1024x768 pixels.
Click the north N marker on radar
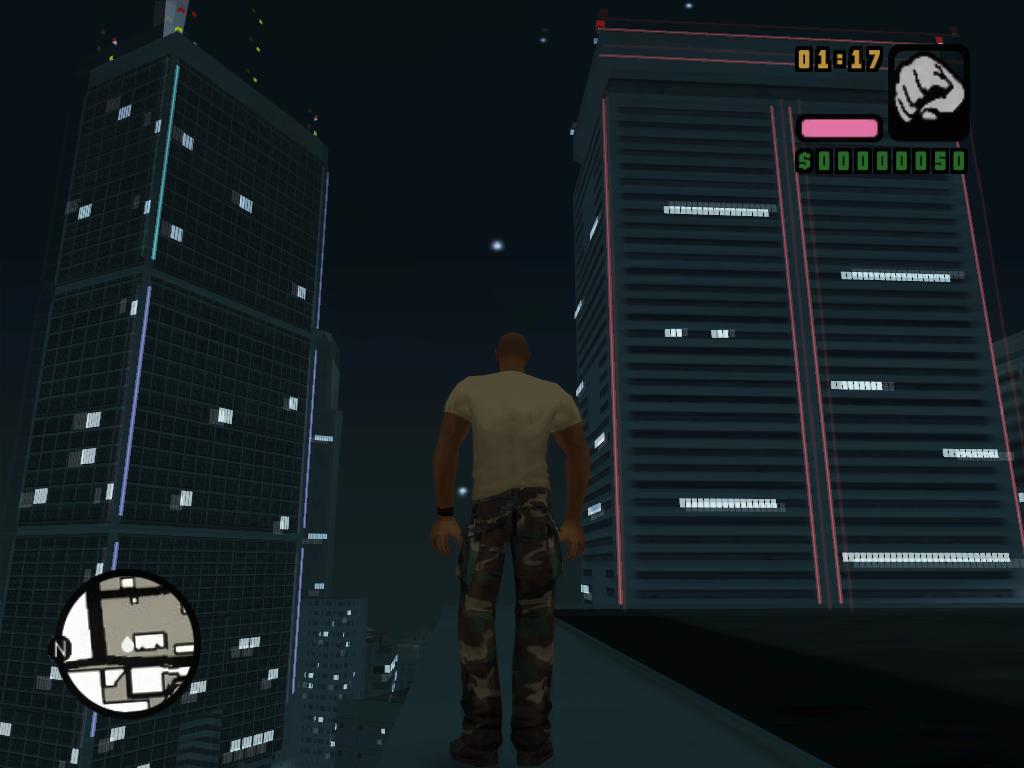(60, 649)
